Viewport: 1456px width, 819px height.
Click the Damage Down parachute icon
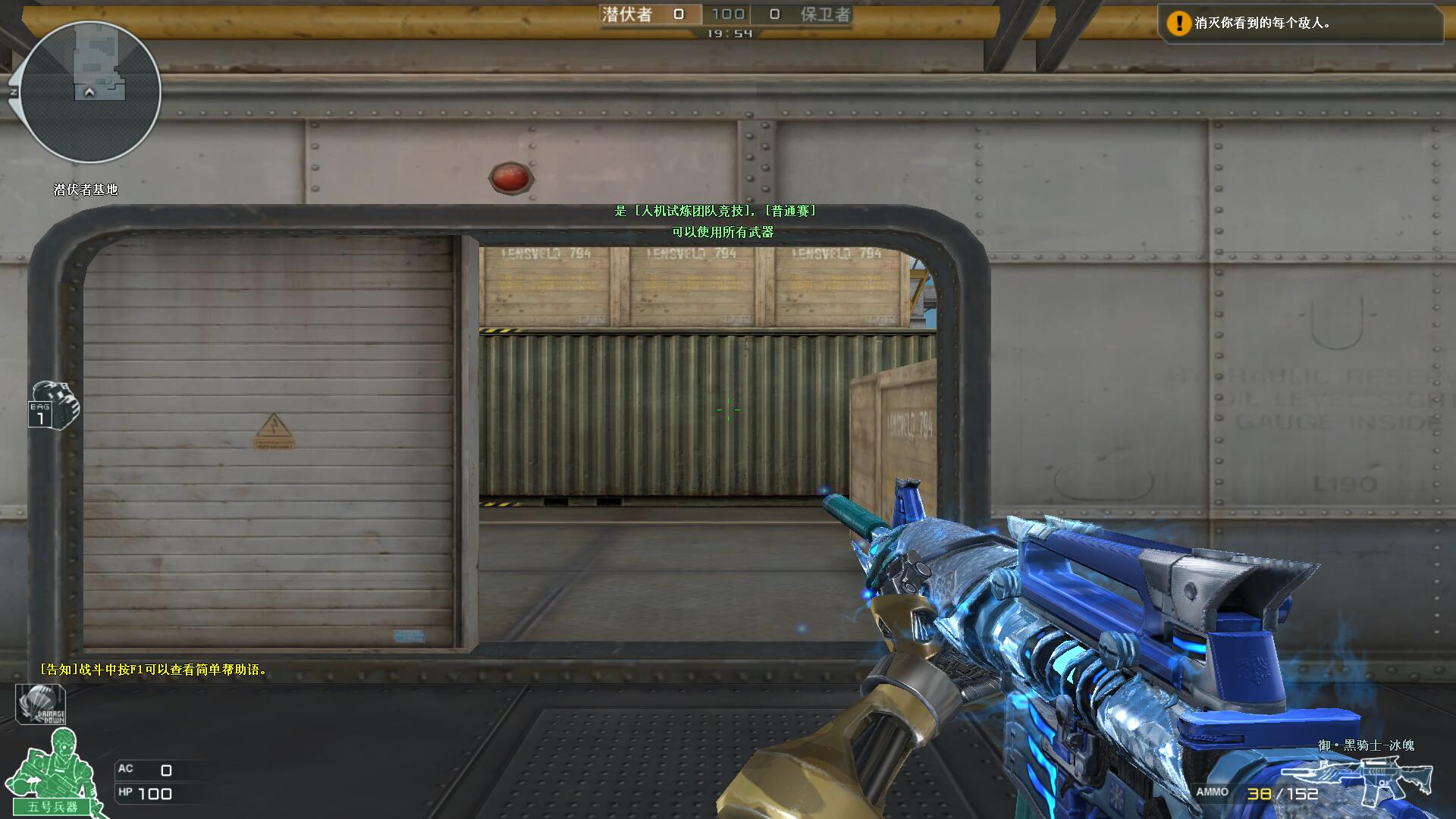click(41, 704)
